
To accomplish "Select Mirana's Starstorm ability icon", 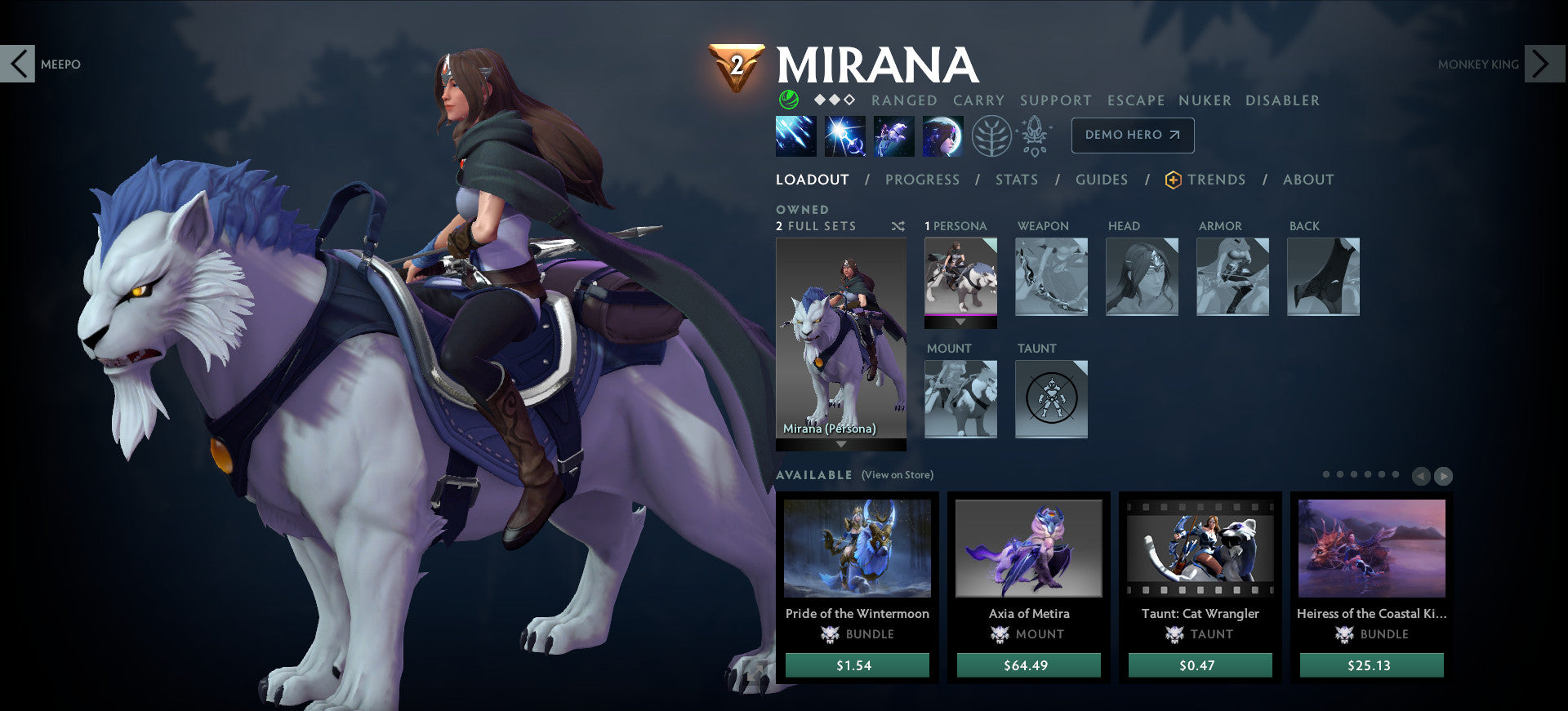I will click(795, 136).
